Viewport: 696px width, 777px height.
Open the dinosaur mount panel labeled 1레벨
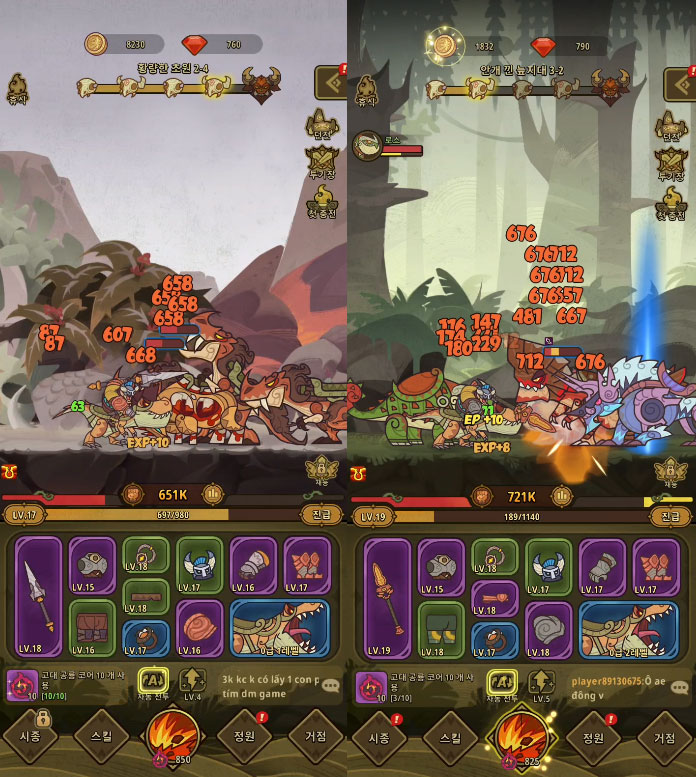click(280, 628)
